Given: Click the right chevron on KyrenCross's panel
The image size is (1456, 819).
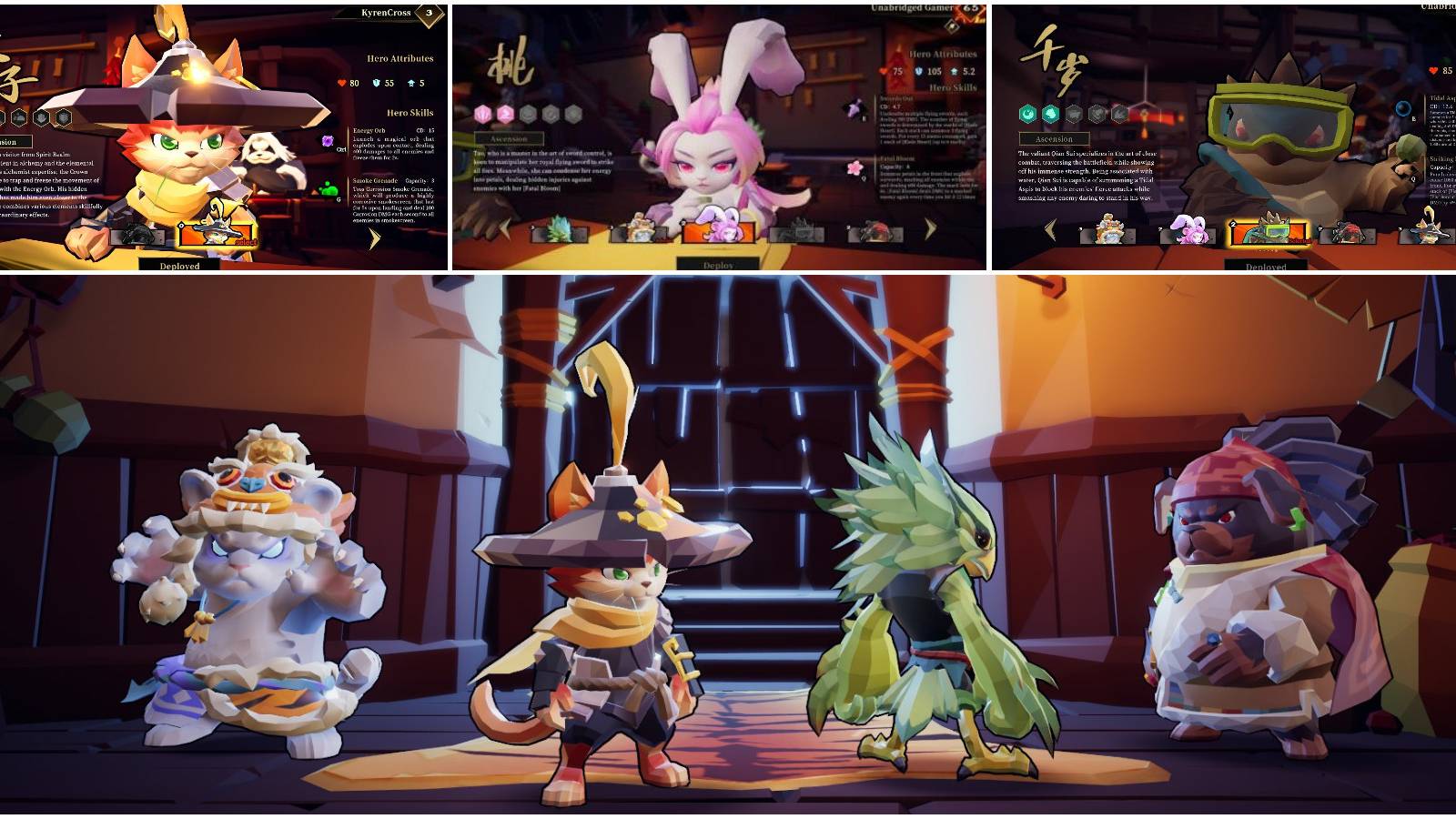Looking at the screenshot, I should click(375, 237).
